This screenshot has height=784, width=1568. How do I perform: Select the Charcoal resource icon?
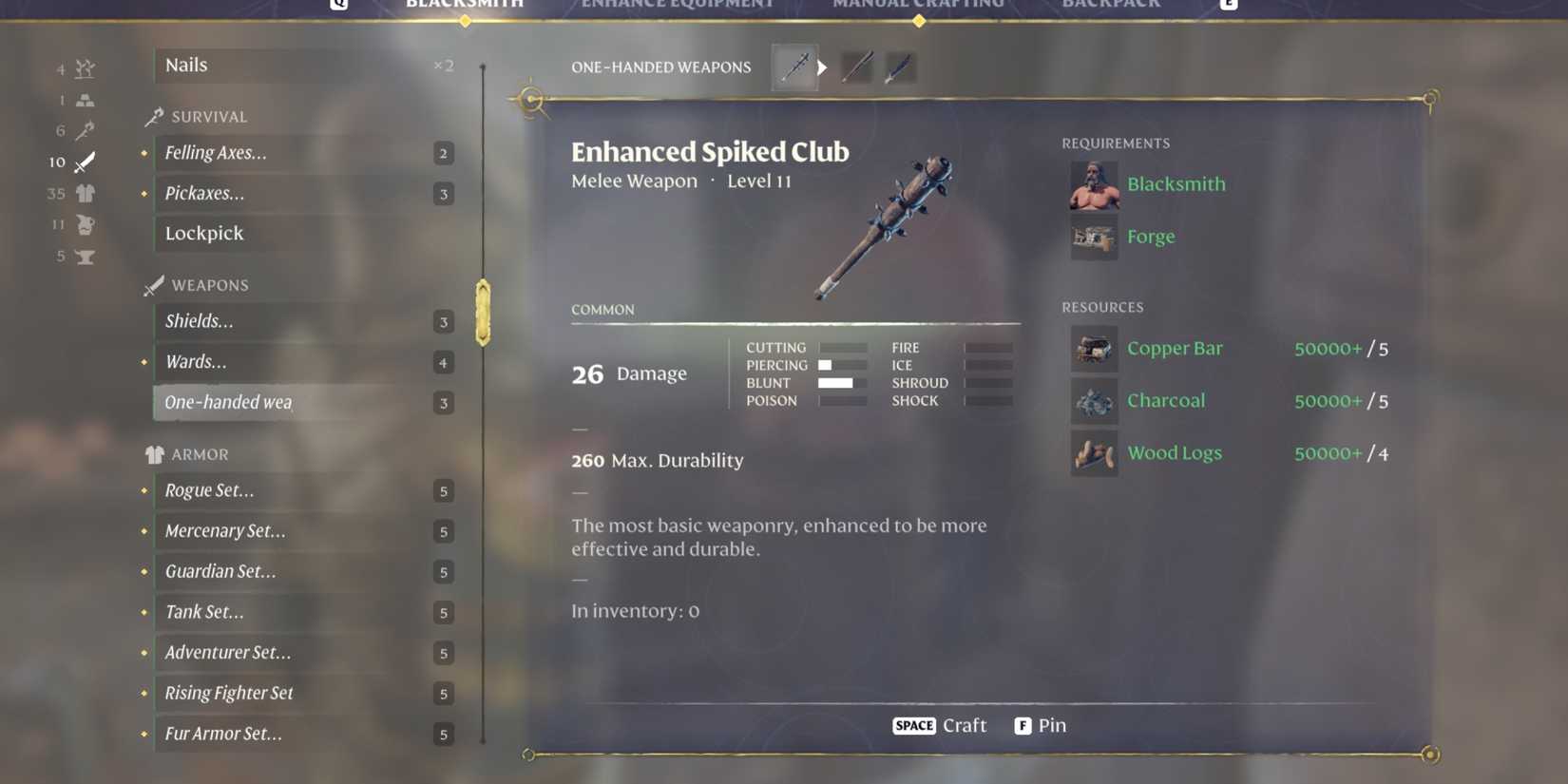coord(1094,401)
